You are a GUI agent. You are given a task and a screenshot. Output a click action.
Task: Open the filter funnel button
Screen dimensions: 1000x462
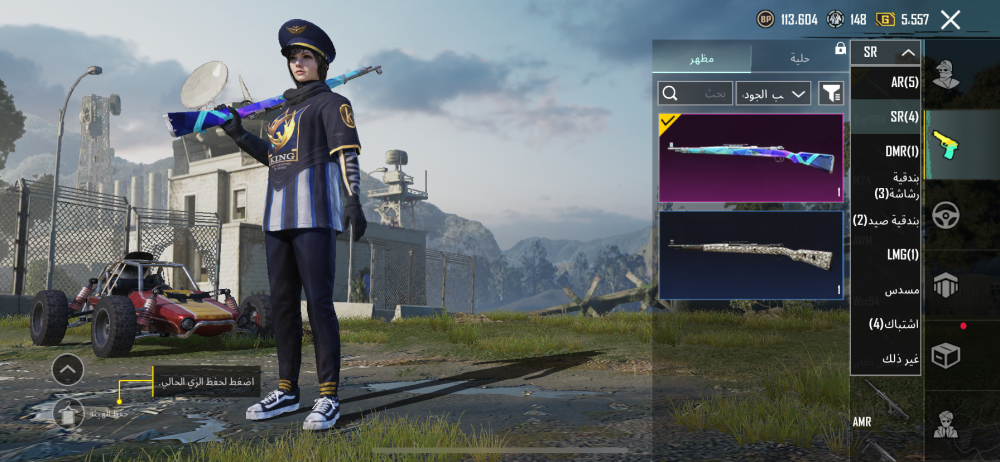click(x=830, y=93)
